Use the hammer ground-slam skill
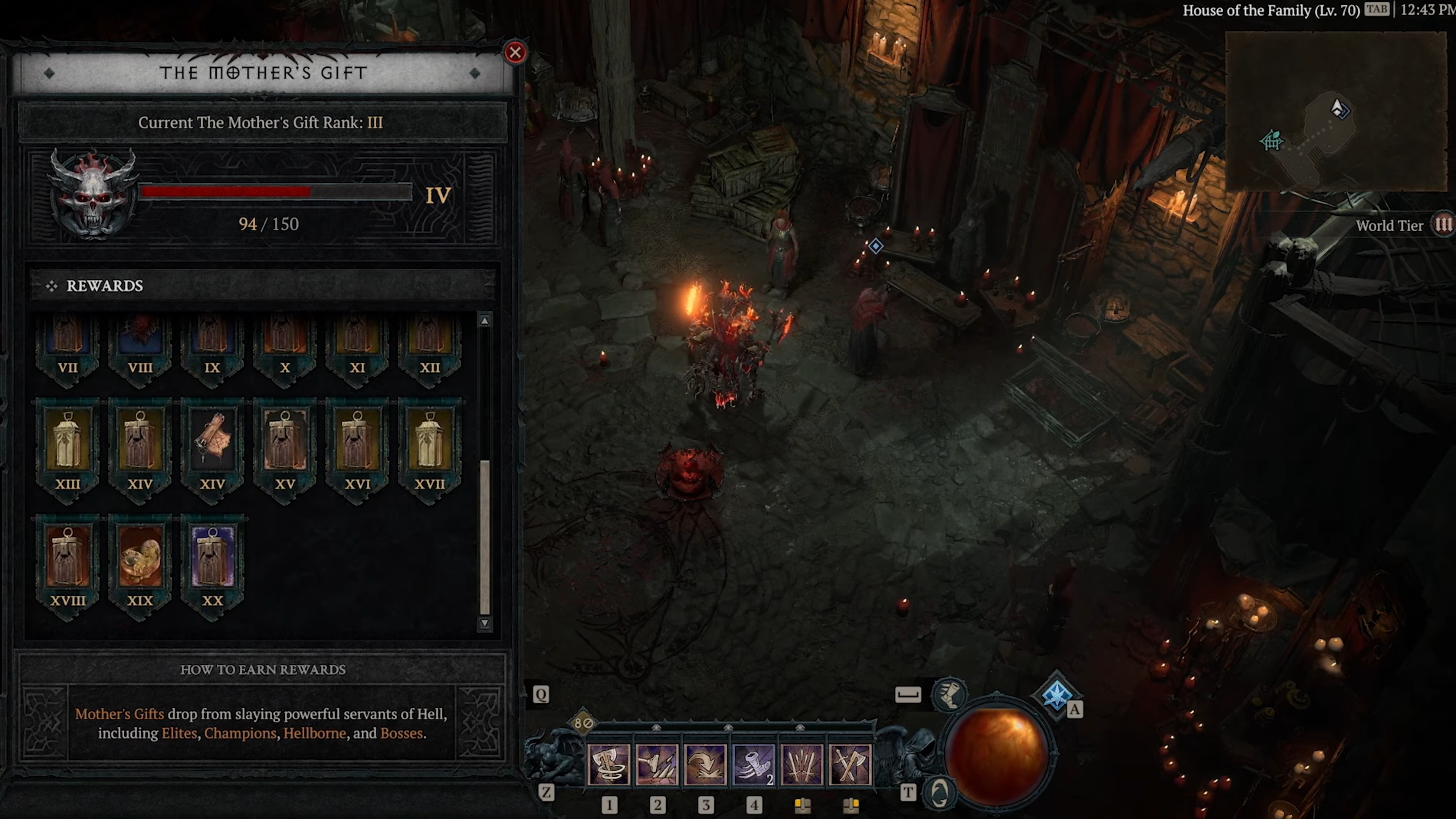The image size is (1456, 819). pyautogui.click(x=657, y=765)
